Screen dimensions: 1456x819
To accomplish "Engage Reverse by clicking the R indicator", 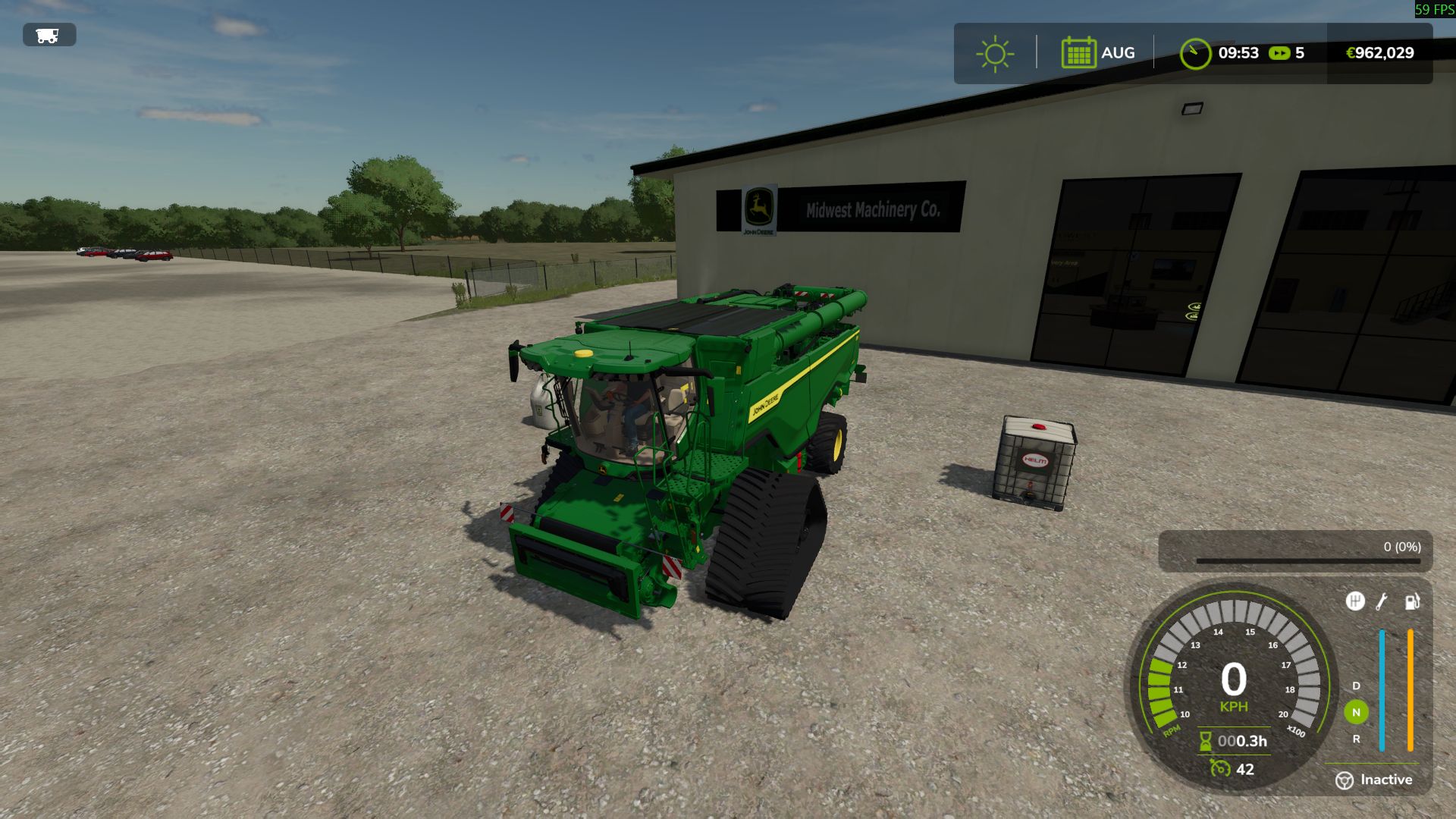I will tap(1356, 738).
